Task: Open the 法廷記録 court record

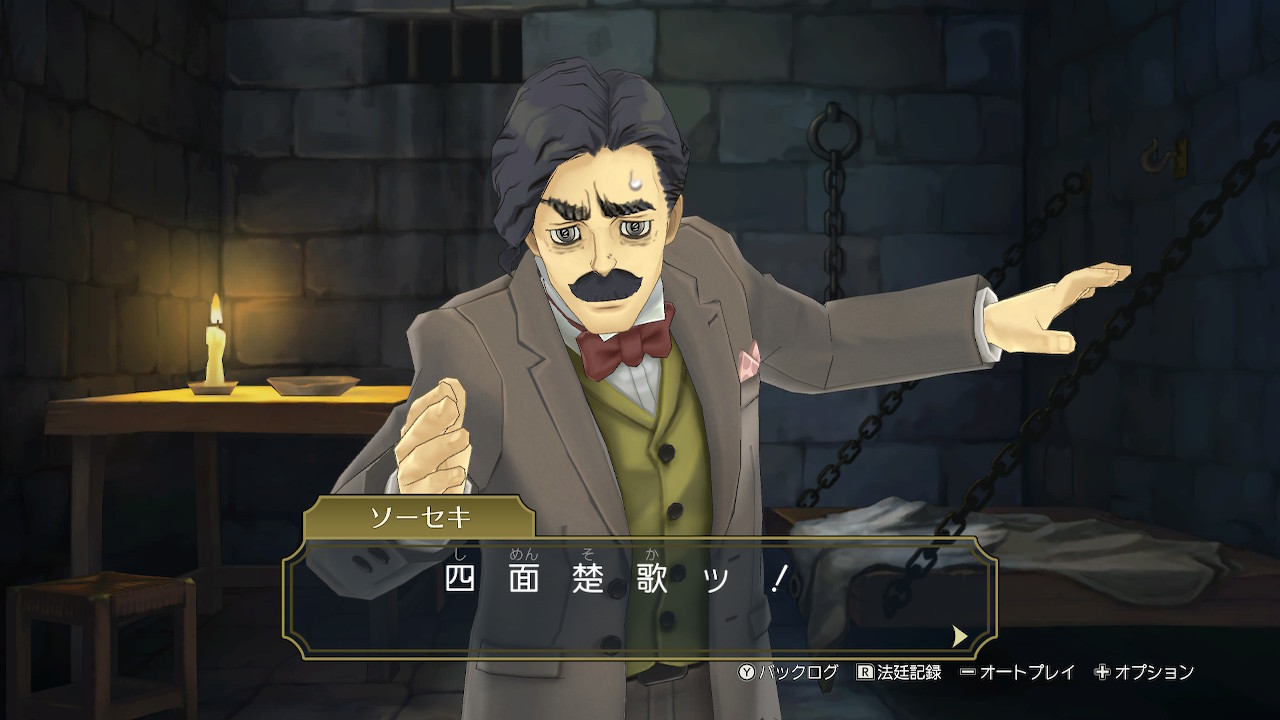Action: pos(899,672)
